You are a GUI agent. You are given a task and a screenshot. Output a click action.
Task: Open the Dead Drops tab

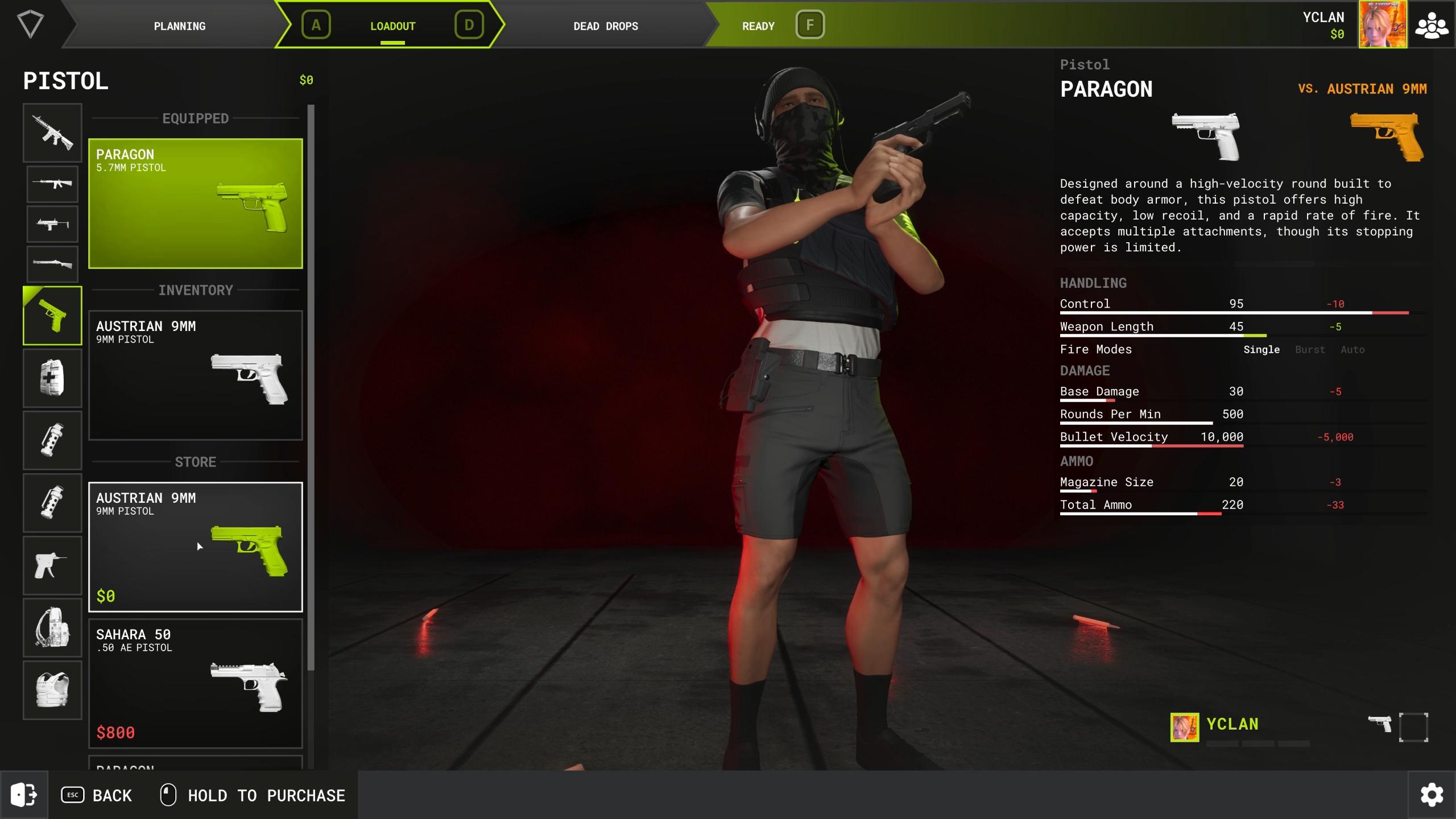[x=605, y=26]
